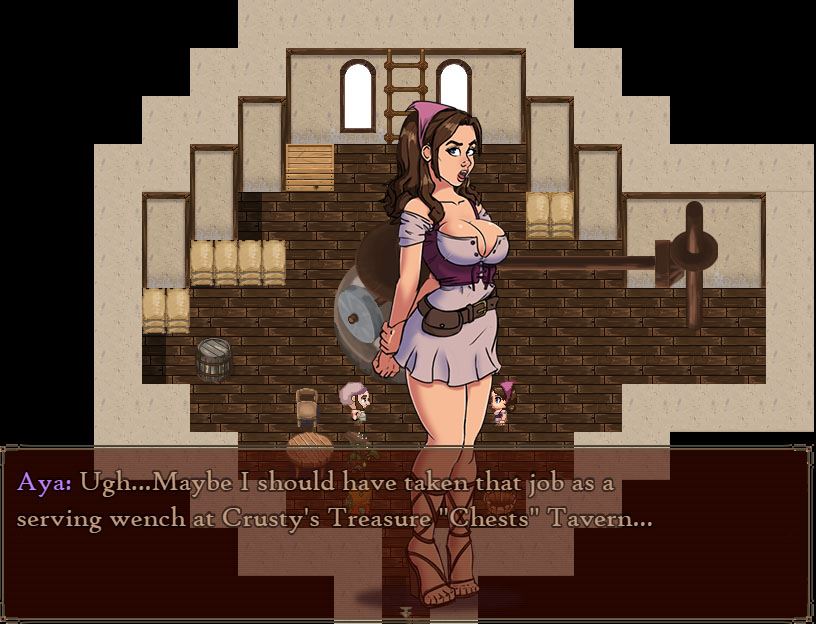Advance Aya's dialogue text box

click(x=407, y=530)
